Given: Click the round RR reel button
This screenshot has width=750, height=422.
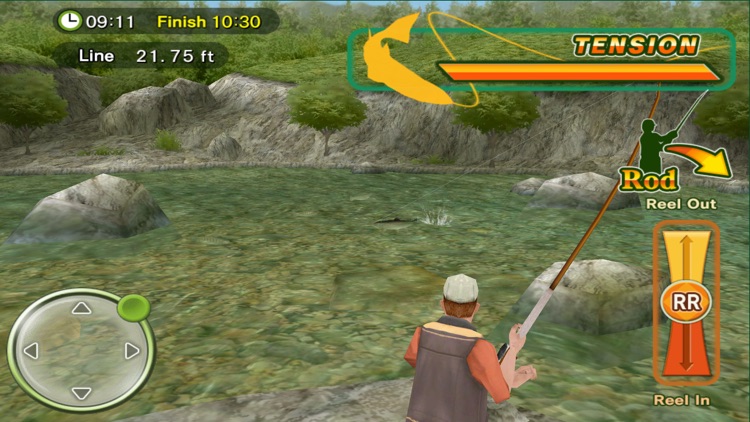Looking at the screenshot, I should [x=686, y=301].
